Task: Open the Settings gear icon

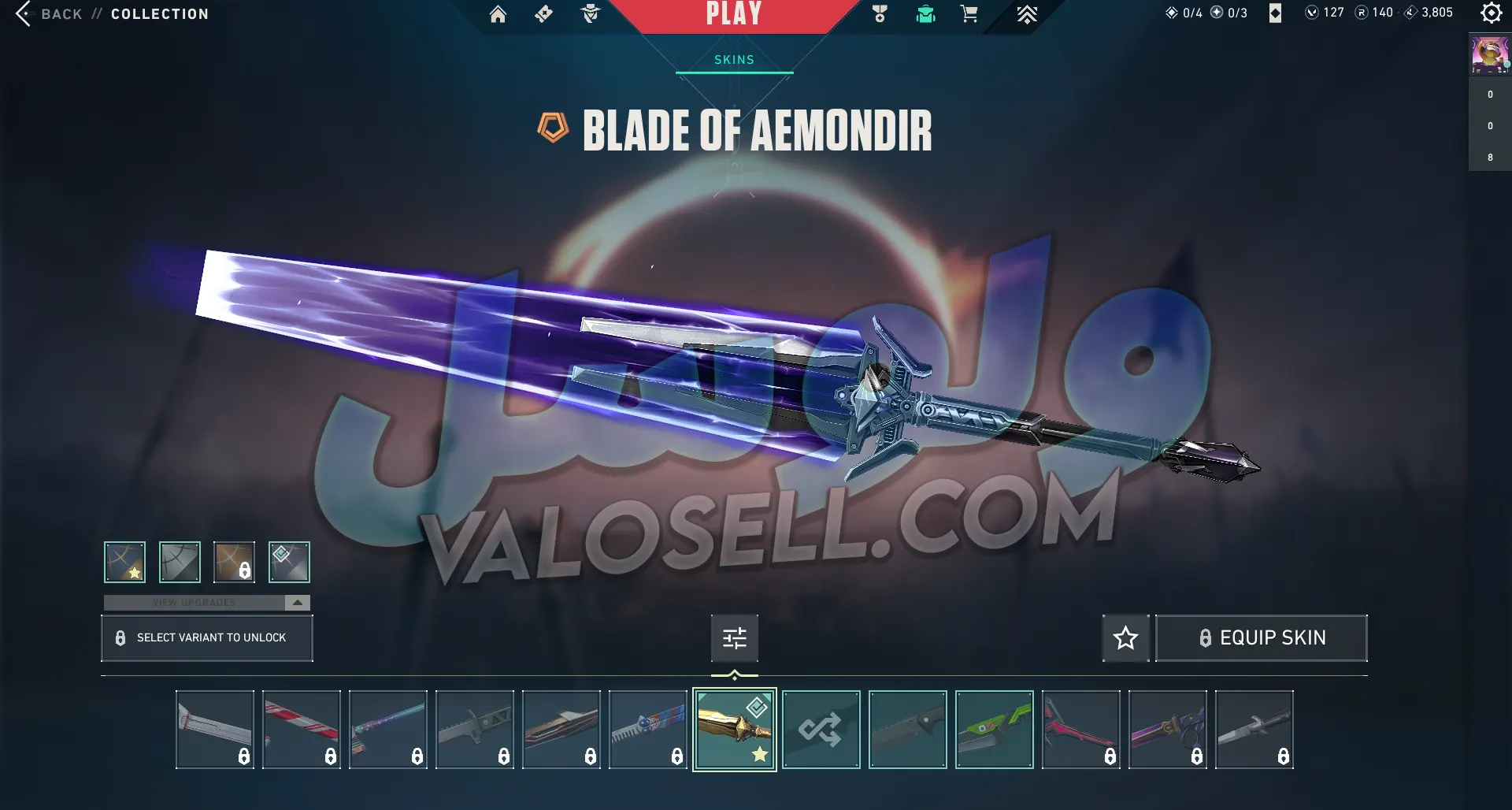Action: point(1491,13)
